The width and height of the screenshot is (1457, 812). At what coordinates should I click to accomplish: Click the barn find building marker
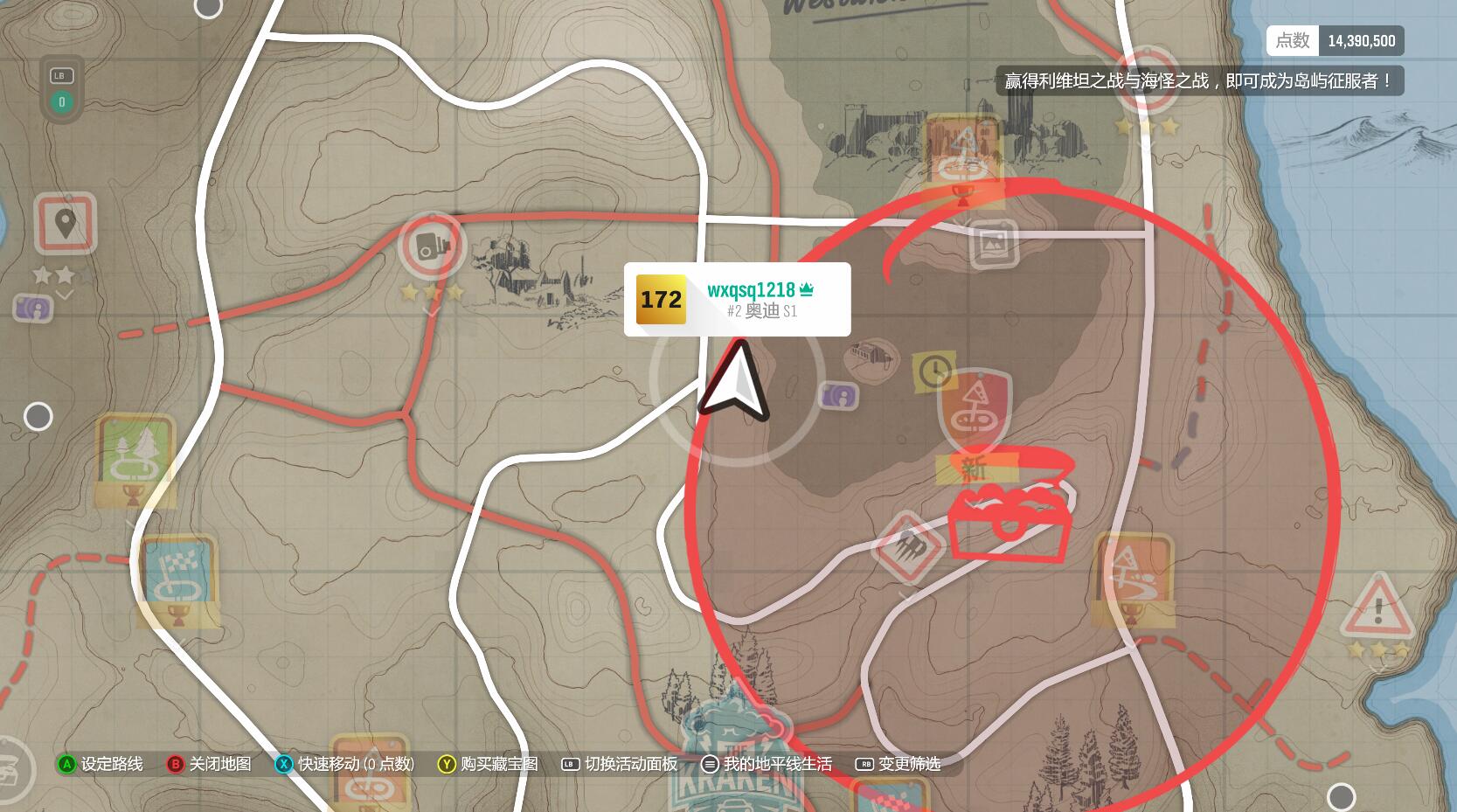click(x=871, y=357)
